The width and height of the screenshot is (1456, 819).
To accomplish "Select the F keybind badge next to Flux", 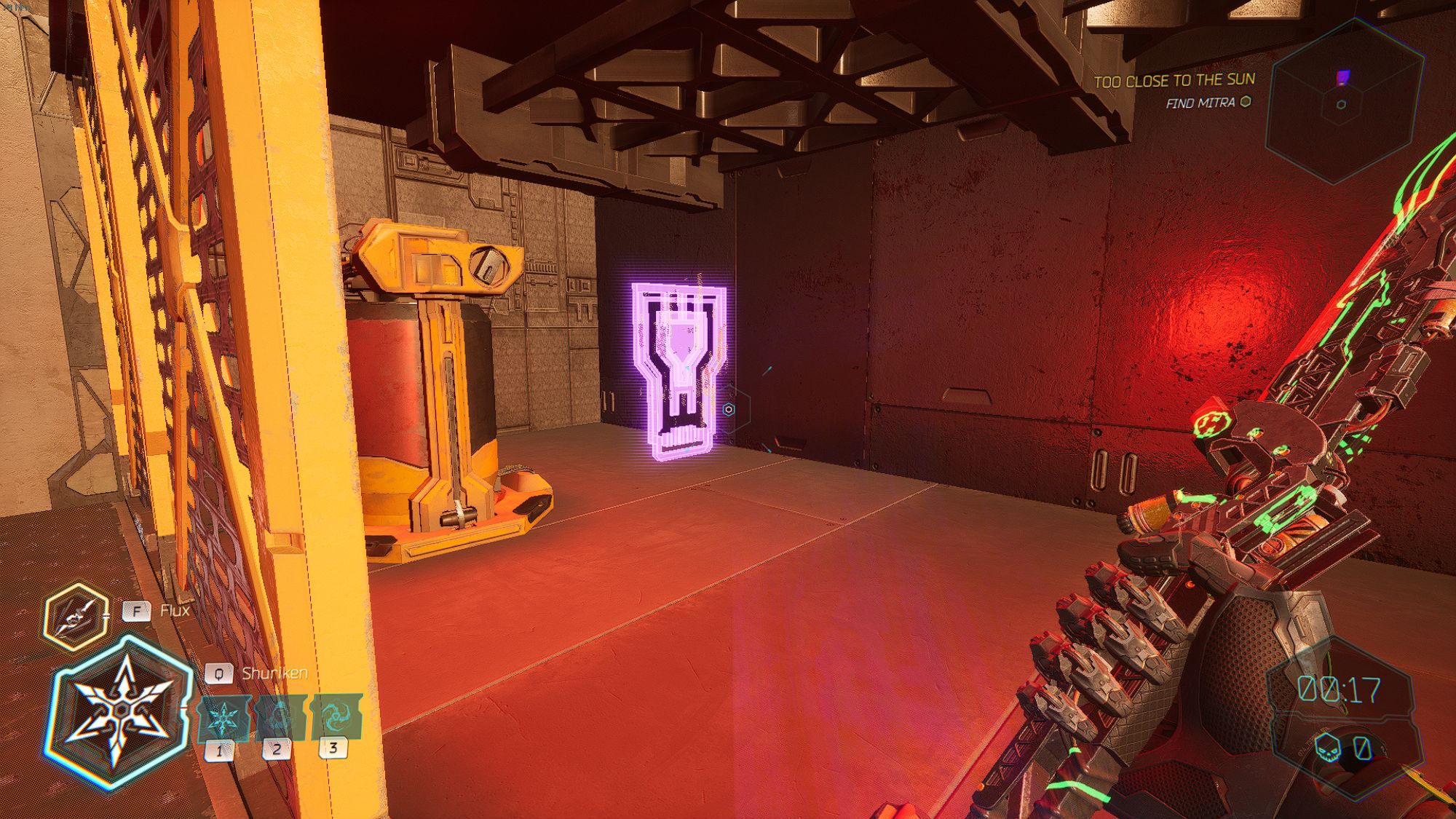I will pyautogui.click(x=137, y=612).
